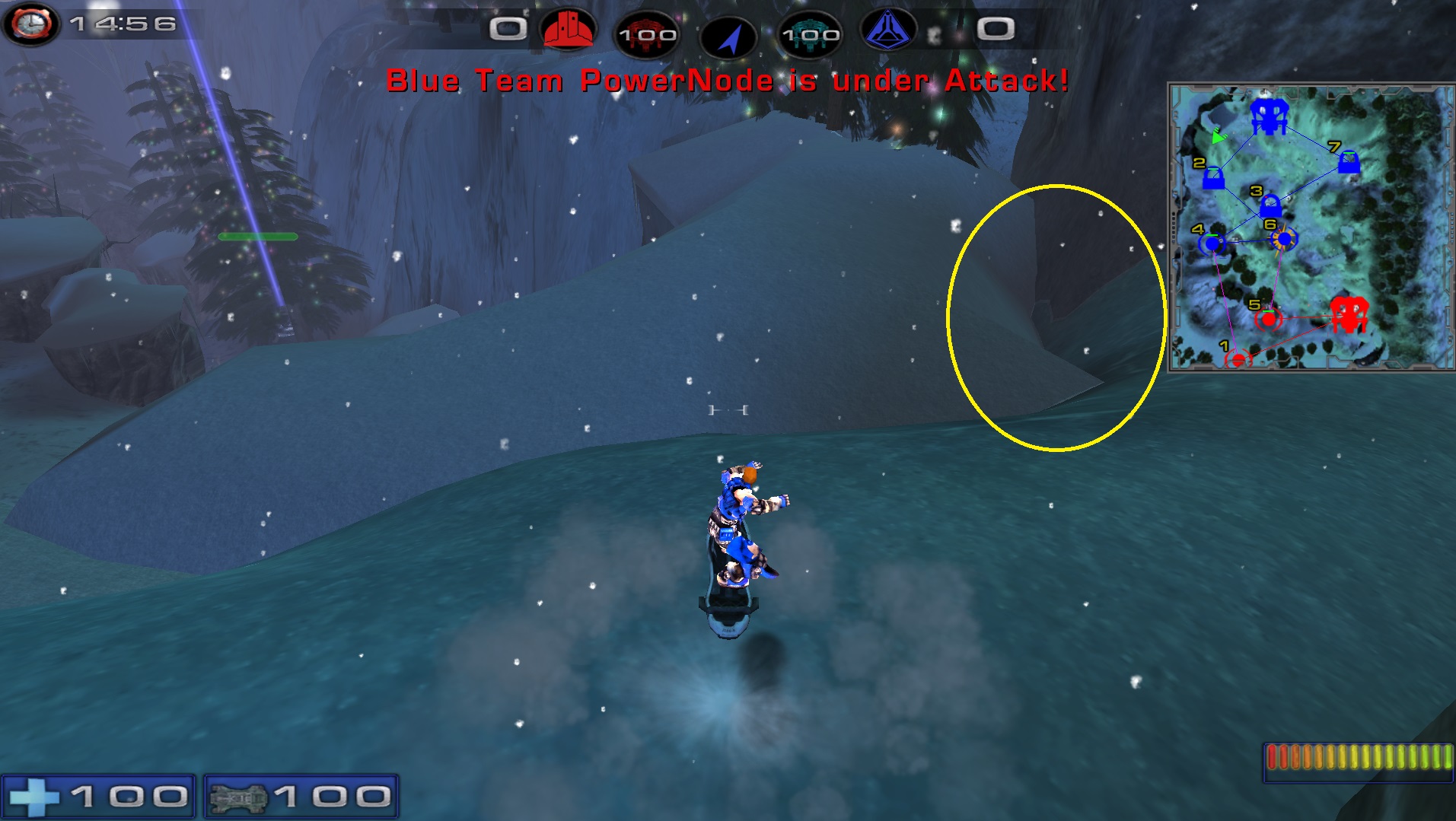Click the green player arrow on minimap
This screenshot has width=1456, height=821.
pyautogui.click(x=1218, y=137)
